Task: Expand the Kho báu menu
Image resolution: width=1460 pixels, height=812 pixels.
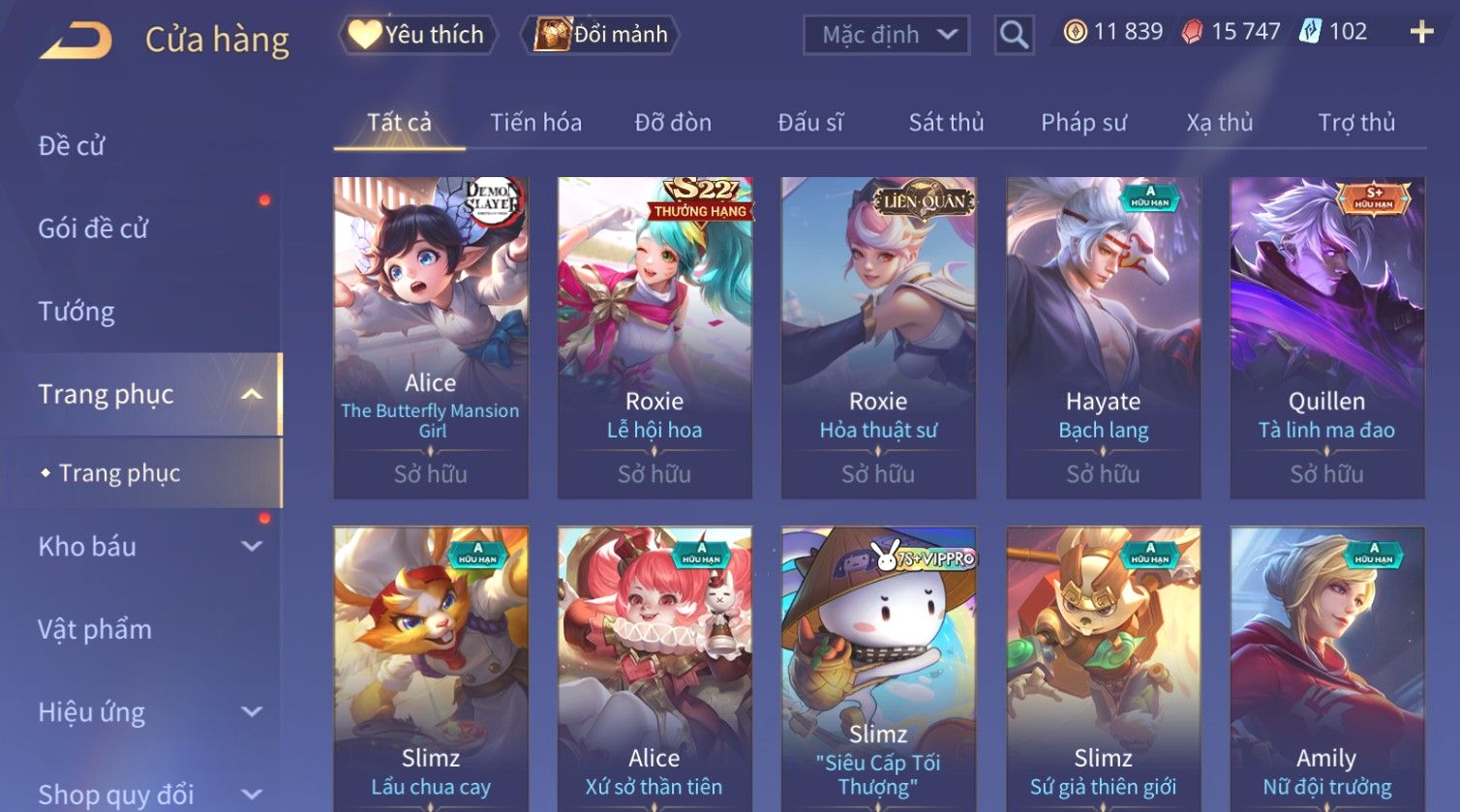Action: coord(145,547)
